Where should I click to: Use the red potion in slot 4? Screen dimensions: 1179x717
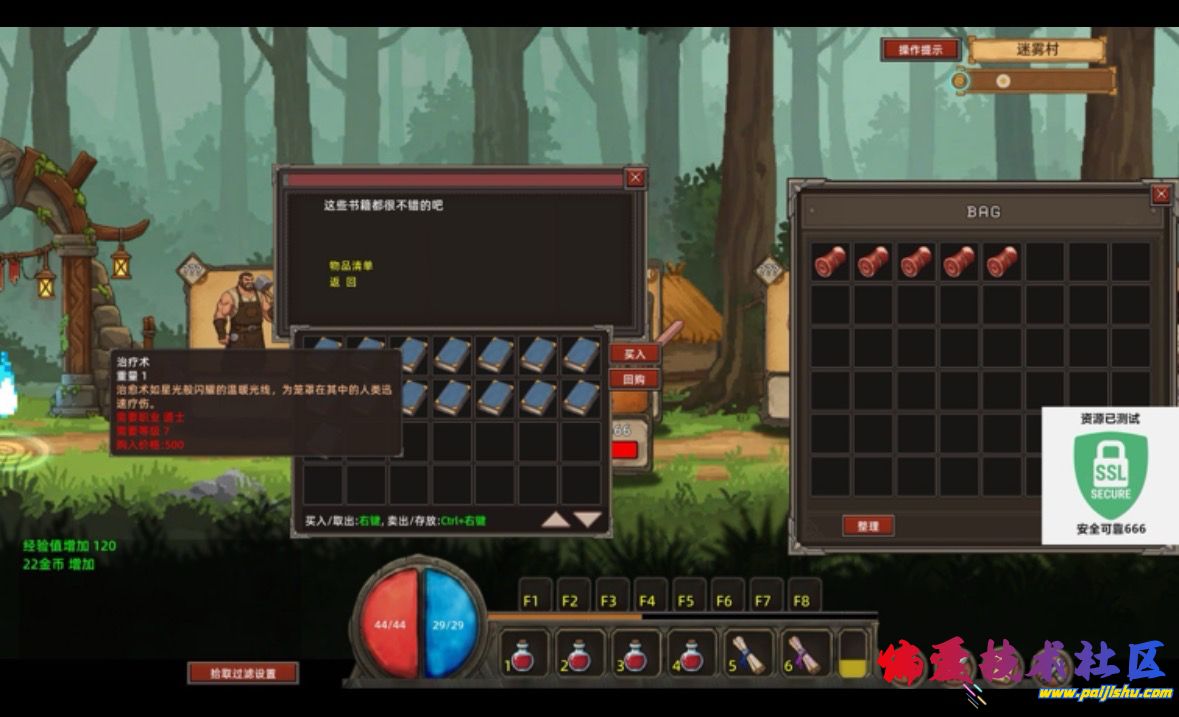(x=692, y=653)
